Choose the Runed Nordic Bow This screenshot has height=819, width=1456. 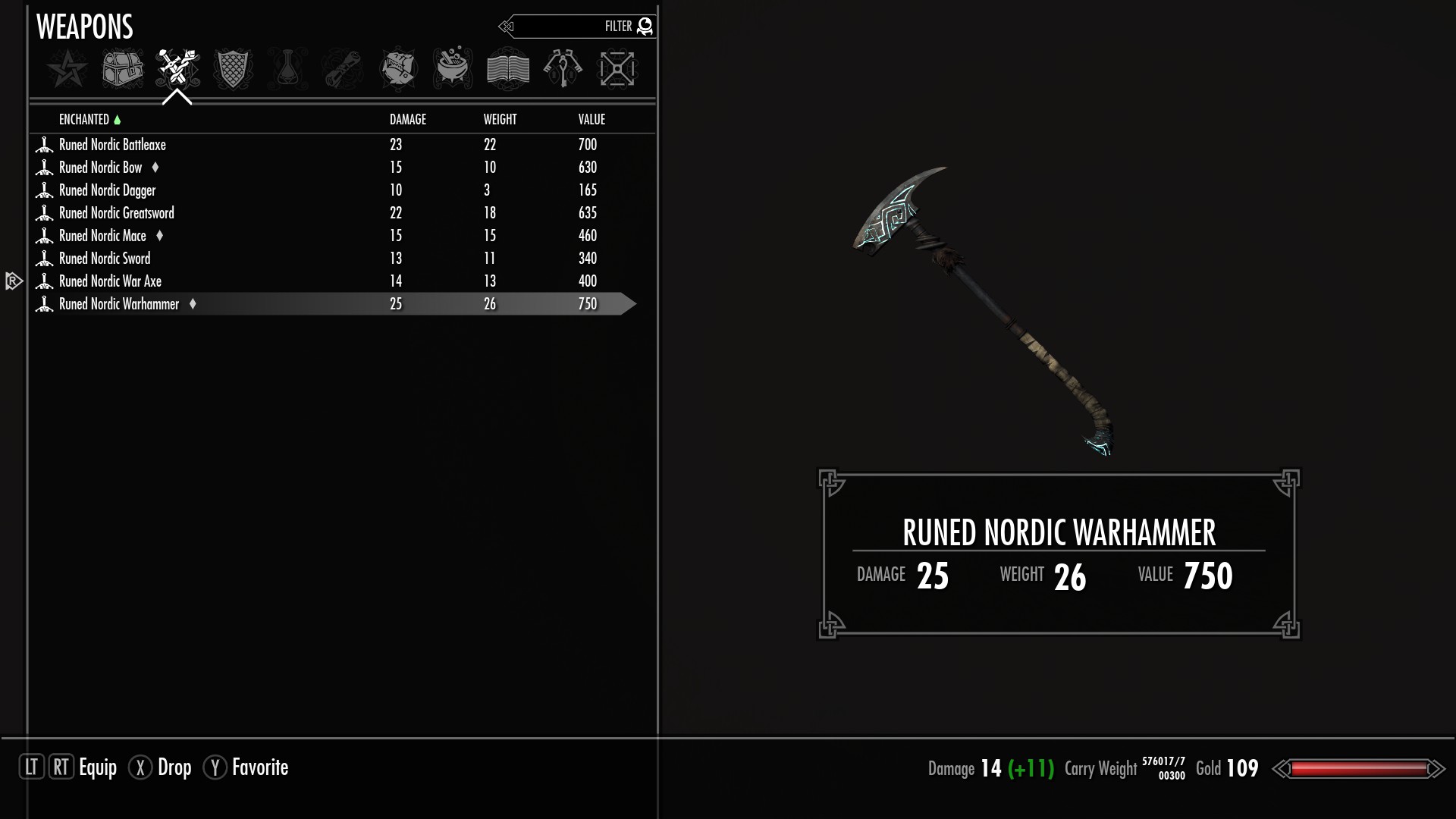(x=101, y=168)
